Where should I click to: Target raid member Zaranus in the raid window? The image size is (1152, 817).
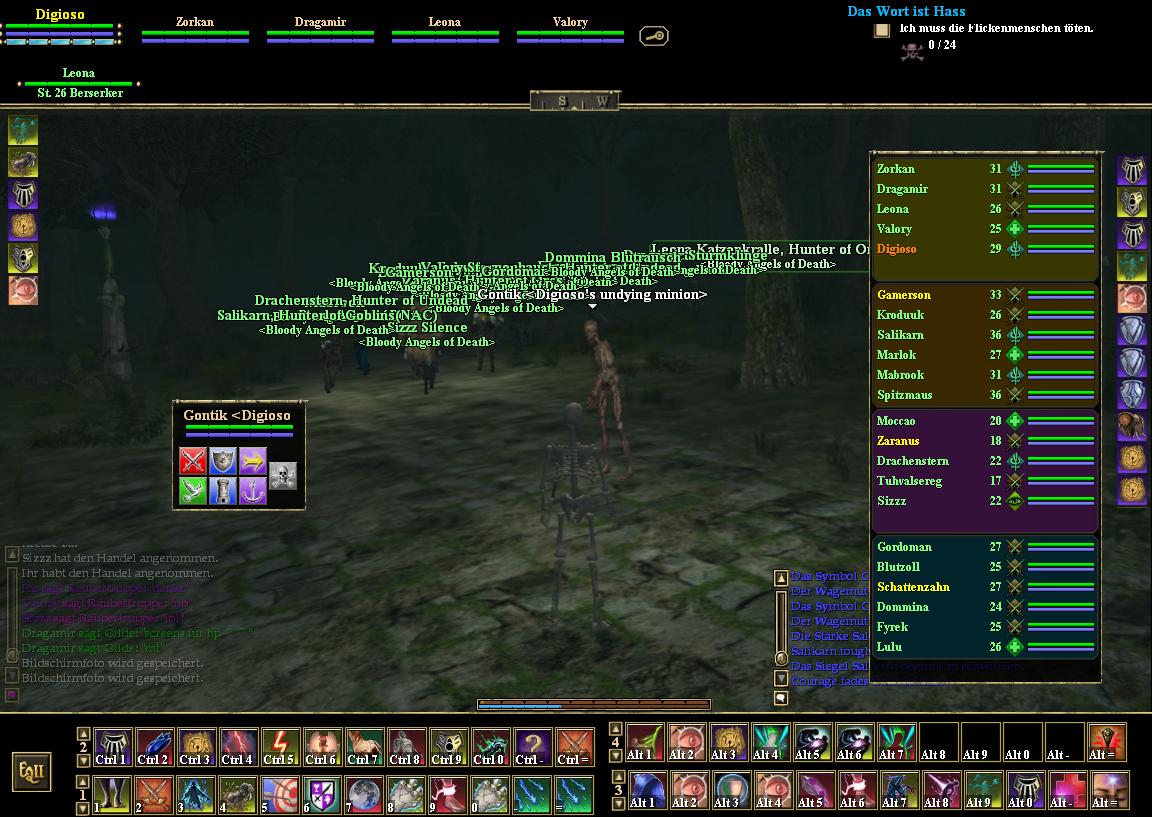point(898,441)
